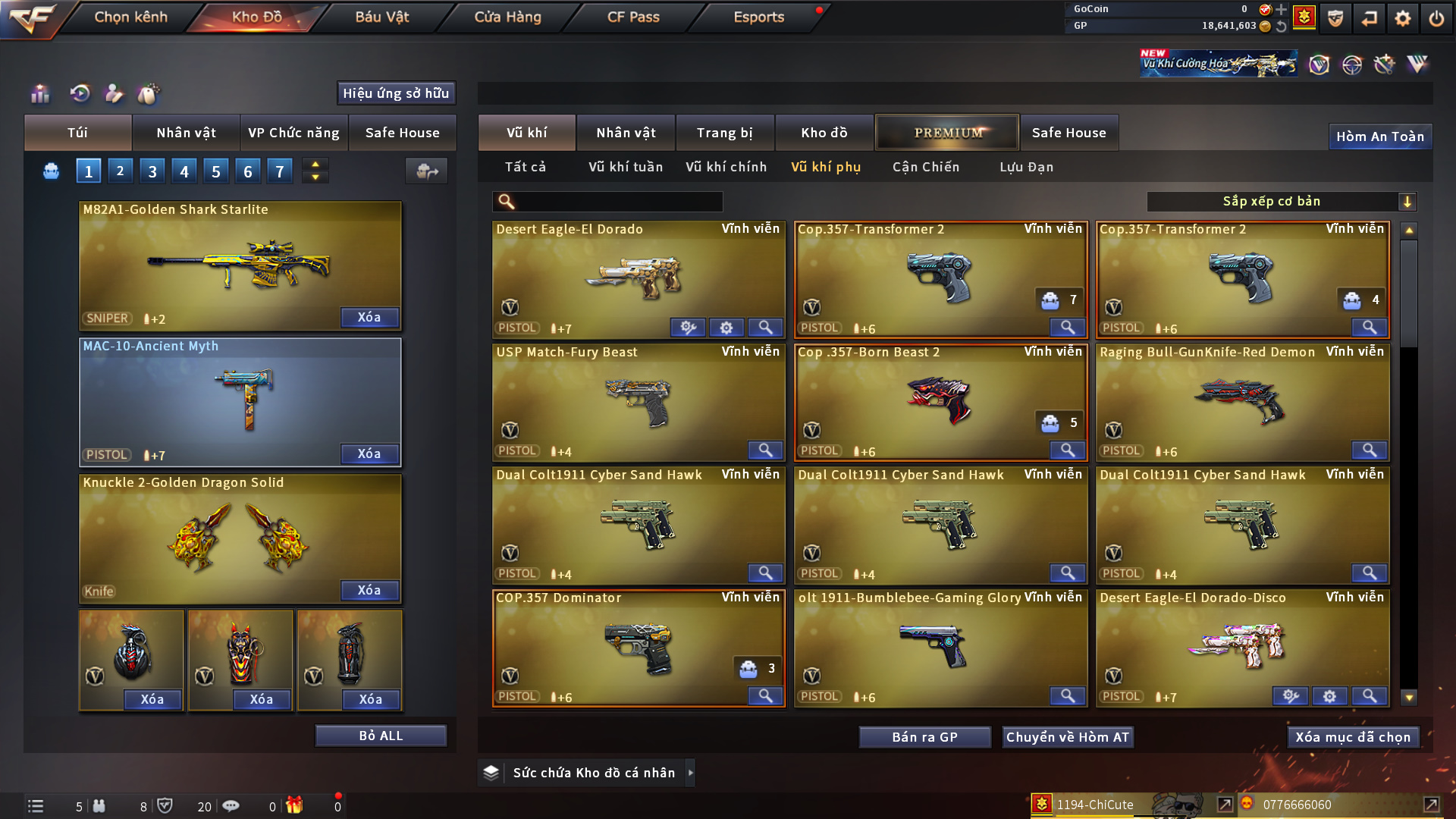Screen dimensions: 1456x819
Task: Select the Nhân vật tab beside Túi
Action: [x=186, y=133]
